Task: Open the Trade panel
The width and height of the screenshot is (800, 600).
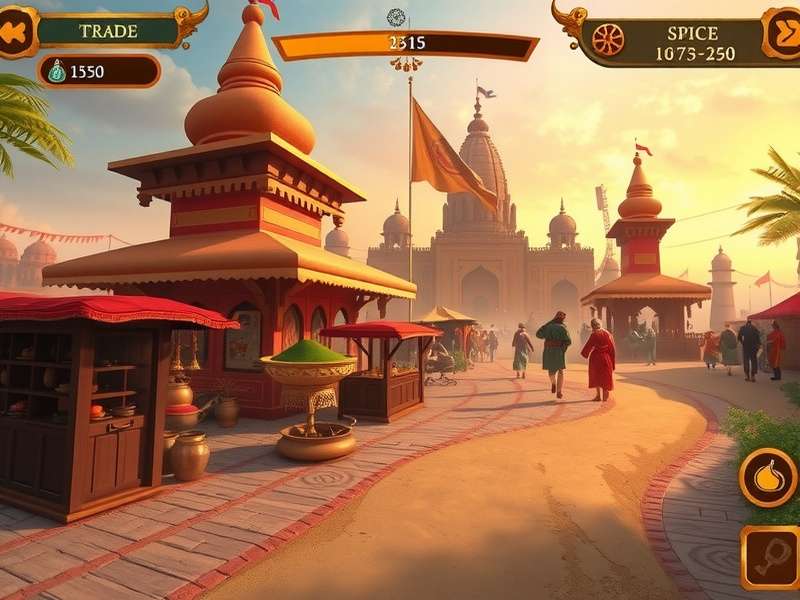Action: (108, 30)
